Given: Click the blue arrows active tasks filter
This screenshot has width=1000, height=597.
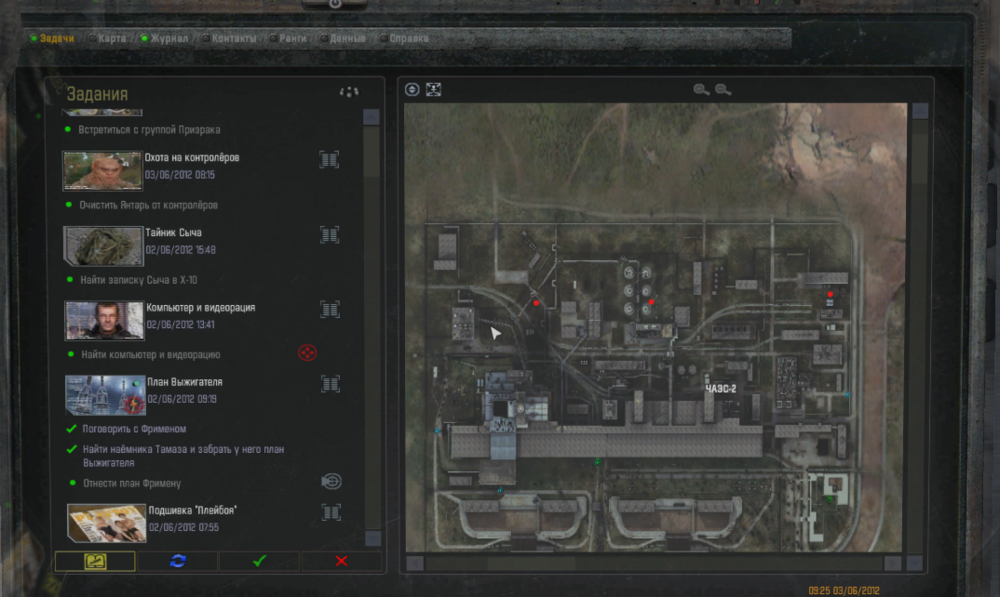Looking at the screenshot, I should click(178, 561).
